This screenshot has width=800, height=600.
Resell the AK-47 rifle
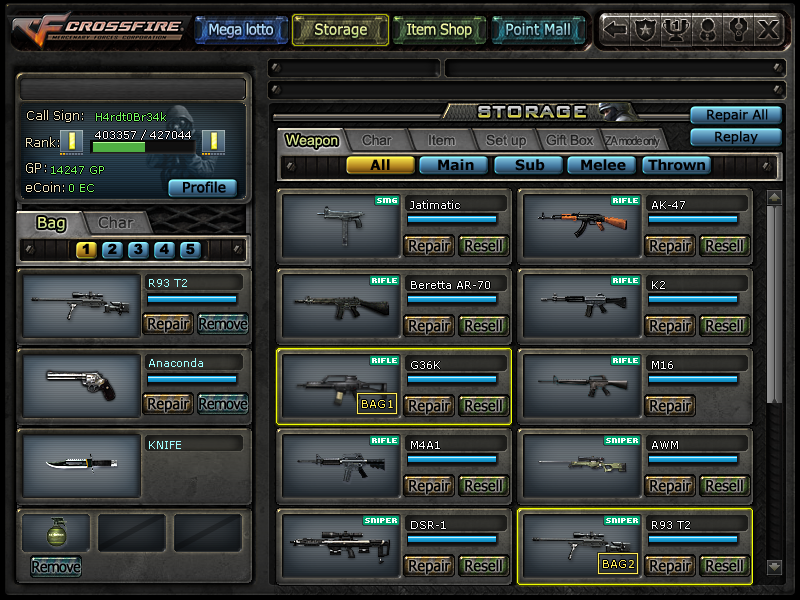click(725, 246)
